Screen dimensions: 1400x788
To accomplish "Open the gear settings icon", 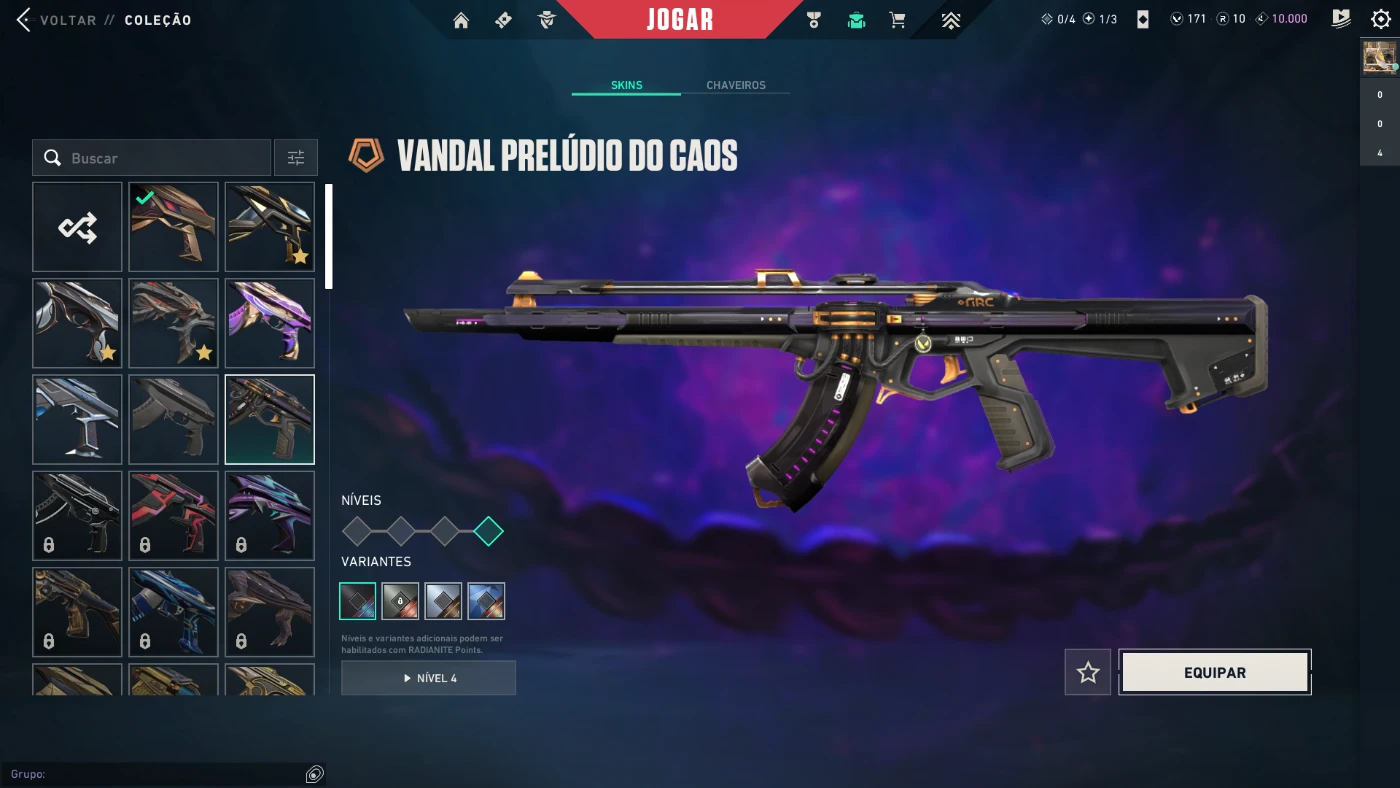I will [1381, 19].
